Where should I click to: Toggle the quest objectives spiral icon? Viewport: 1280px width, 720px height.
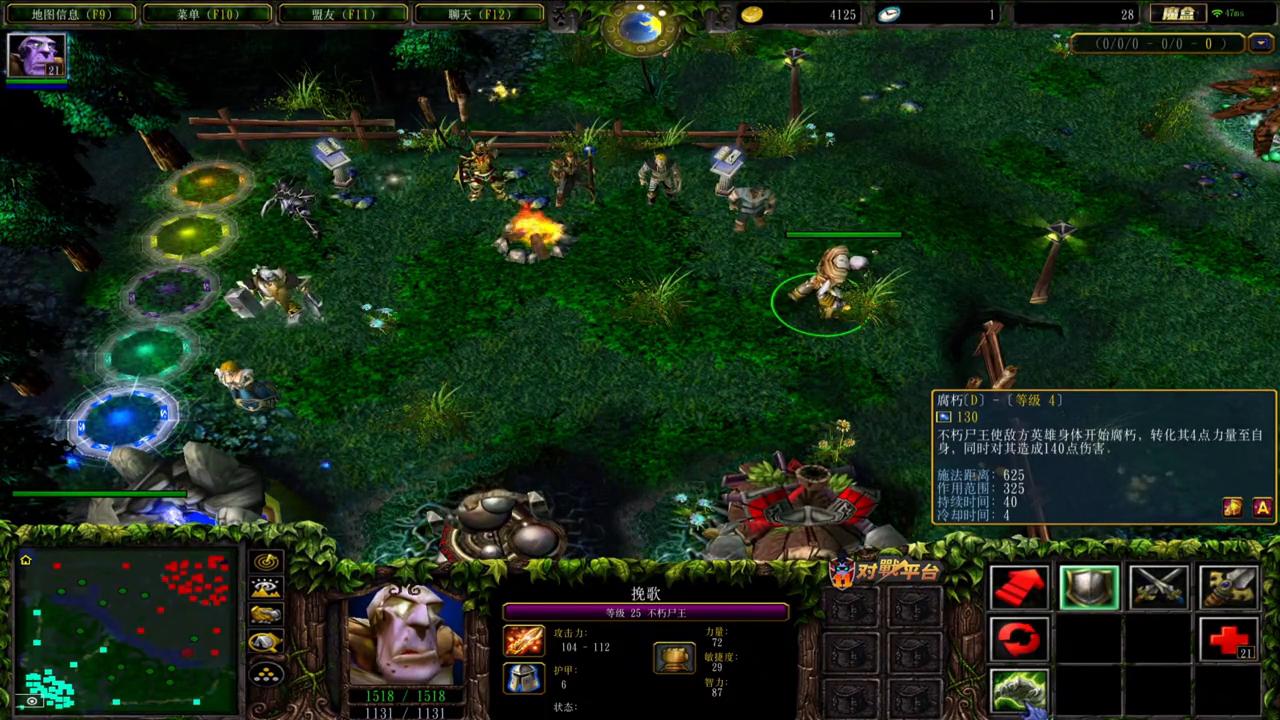tap(265, 562)
